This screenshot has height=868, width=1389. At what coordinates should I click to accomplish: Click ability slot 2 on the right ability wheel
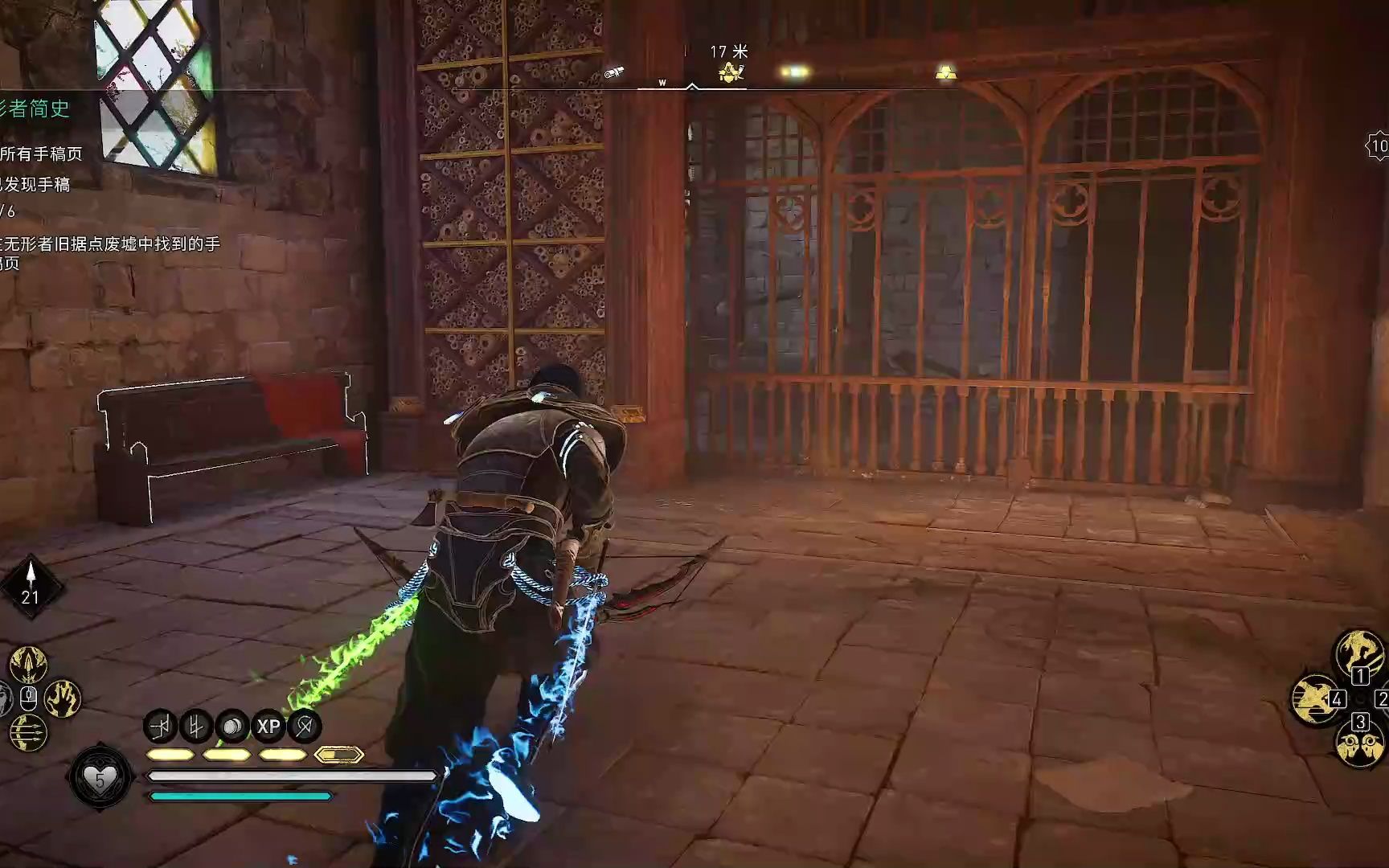(1384, 698)
